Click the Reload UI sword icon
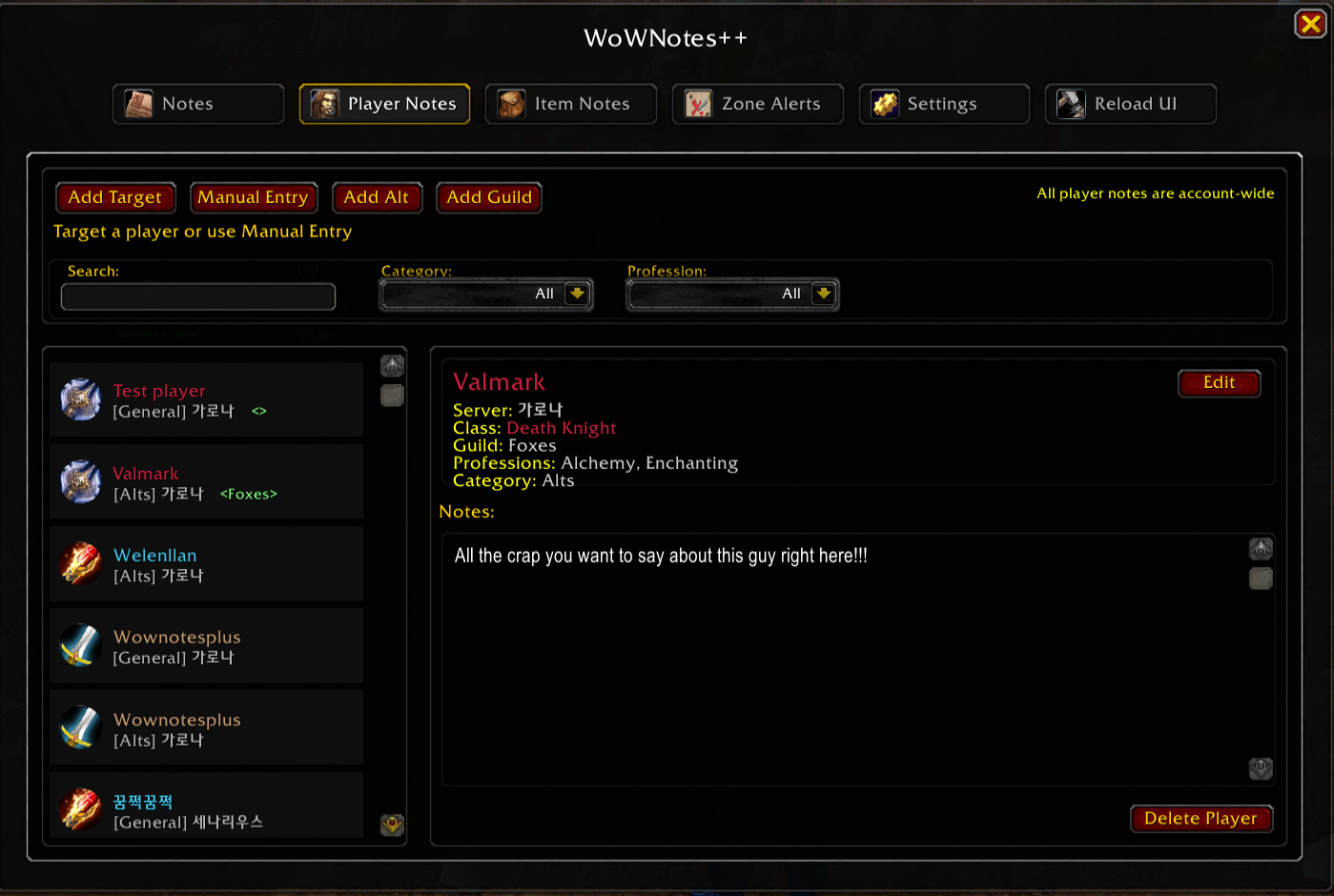The image size is (1334, 896). point(1071,103)
